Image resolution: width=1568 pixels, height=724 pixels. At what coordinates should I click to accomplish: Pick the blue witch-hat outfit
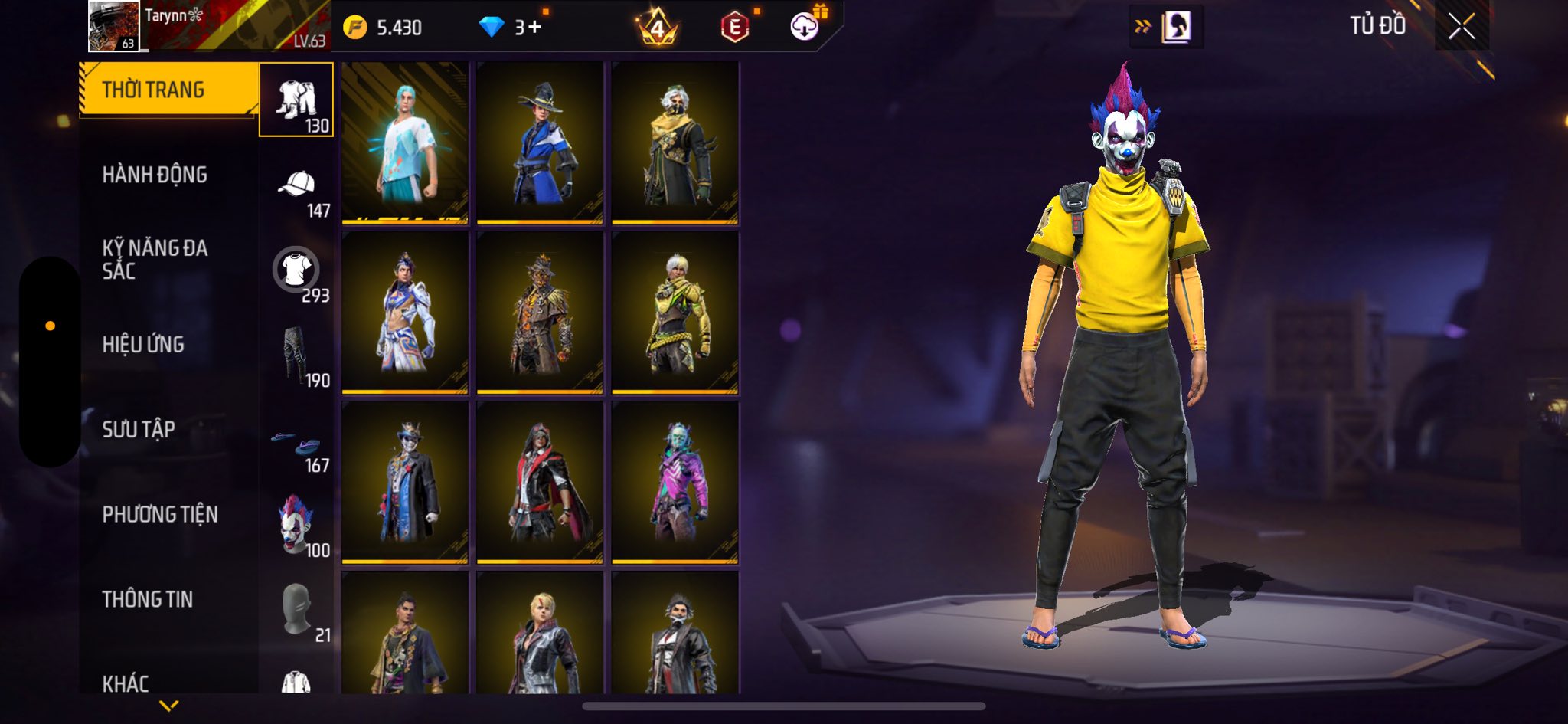tap(540, 143)
